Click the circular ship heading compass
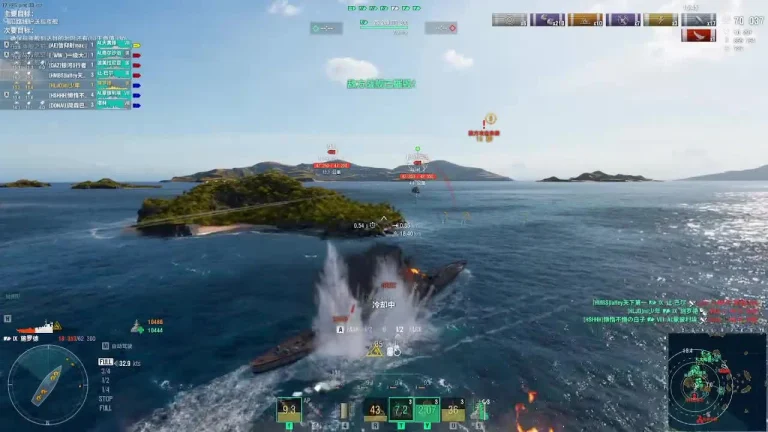This screenshot has height=432, width=768. pyautogui.click(x=47, y=384)
